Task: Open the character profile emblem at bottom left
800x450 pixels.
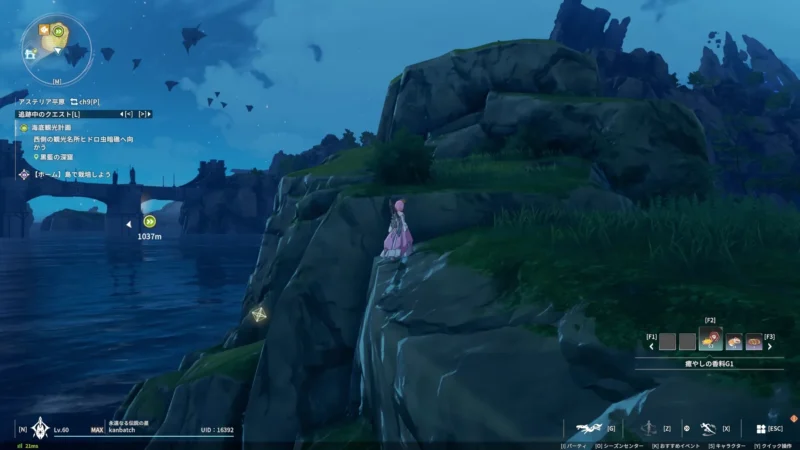Action: tap(41, 428)
